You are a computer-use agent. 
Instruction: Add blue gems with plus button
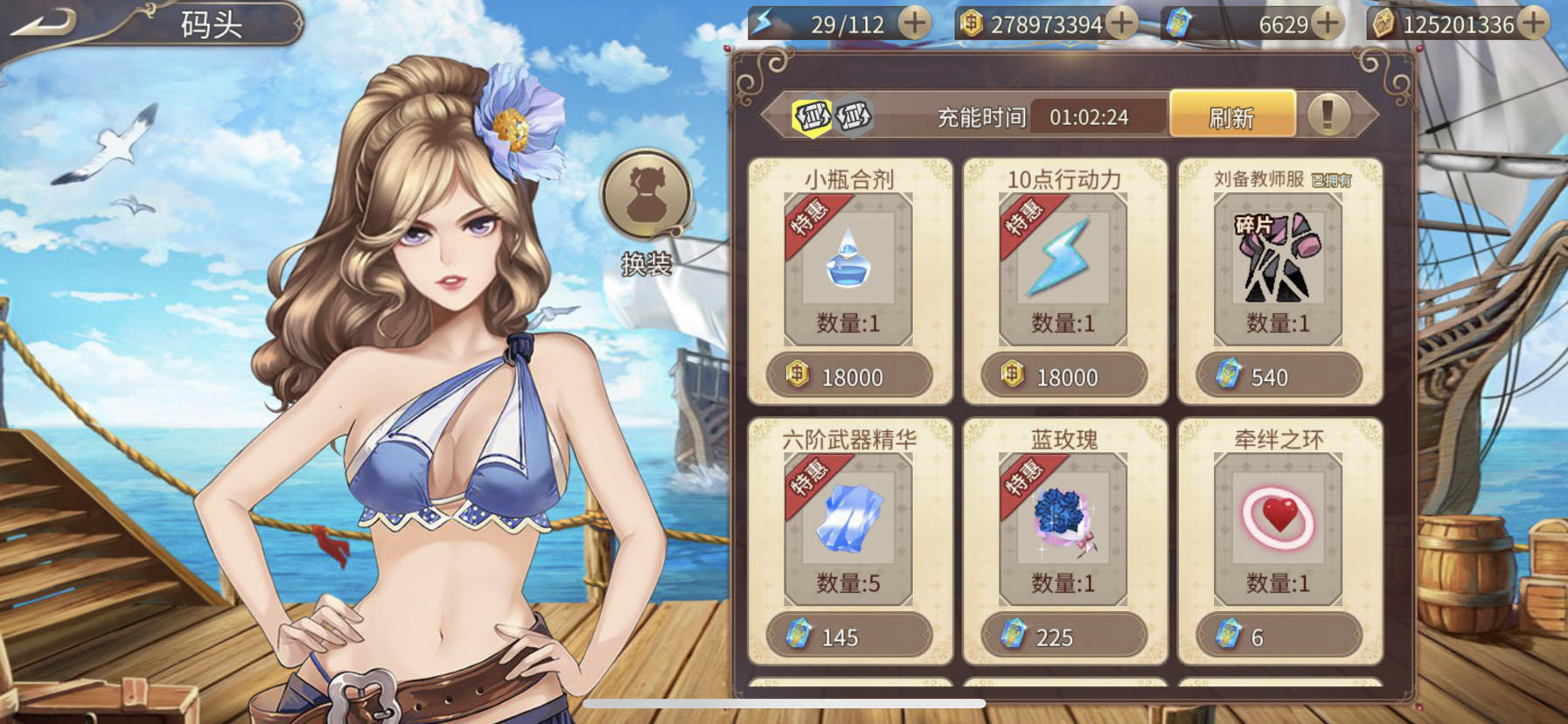[1328, 24]
